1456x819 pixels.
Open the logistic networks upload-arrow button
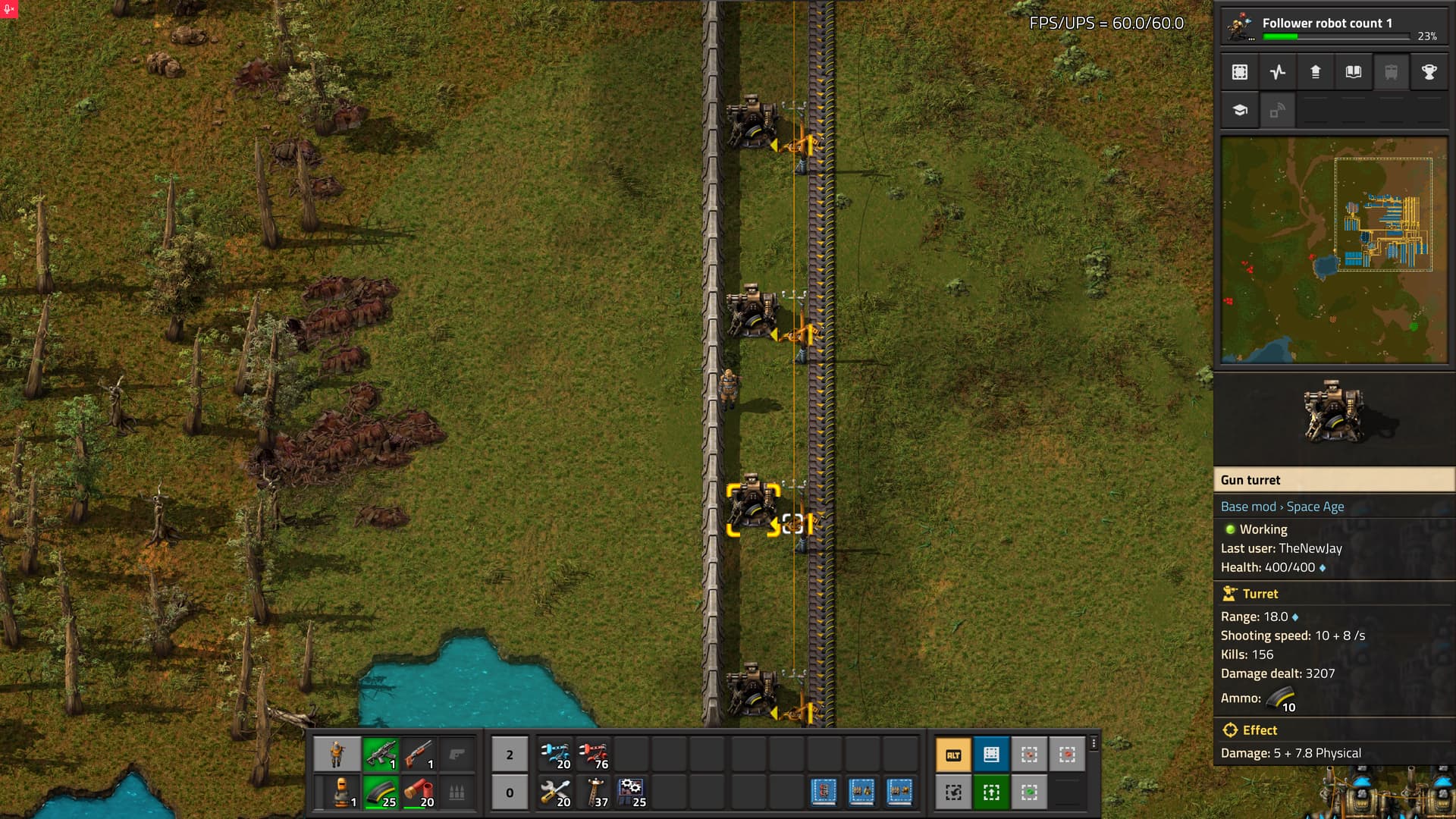pyautogui.click(x=1316, y=72)
